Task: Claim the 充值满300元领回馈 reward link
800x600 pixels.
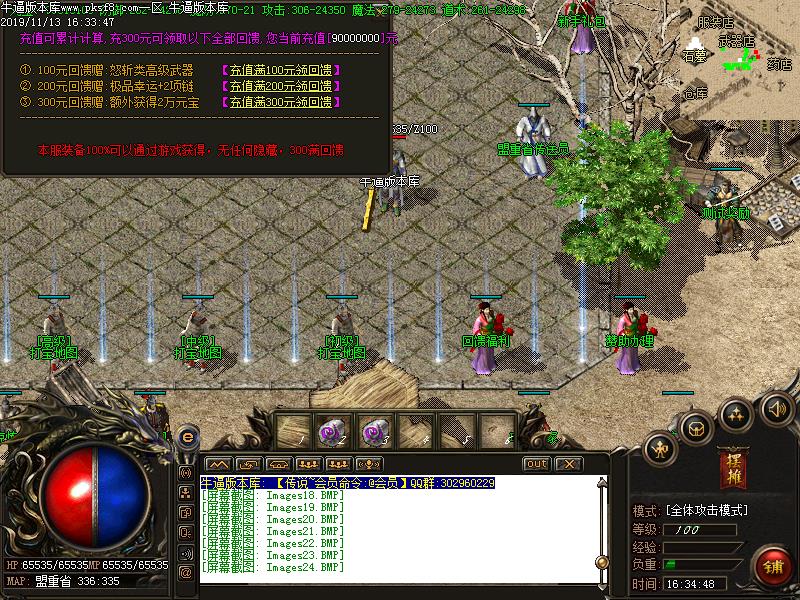Action: click(x=279, y=103)
